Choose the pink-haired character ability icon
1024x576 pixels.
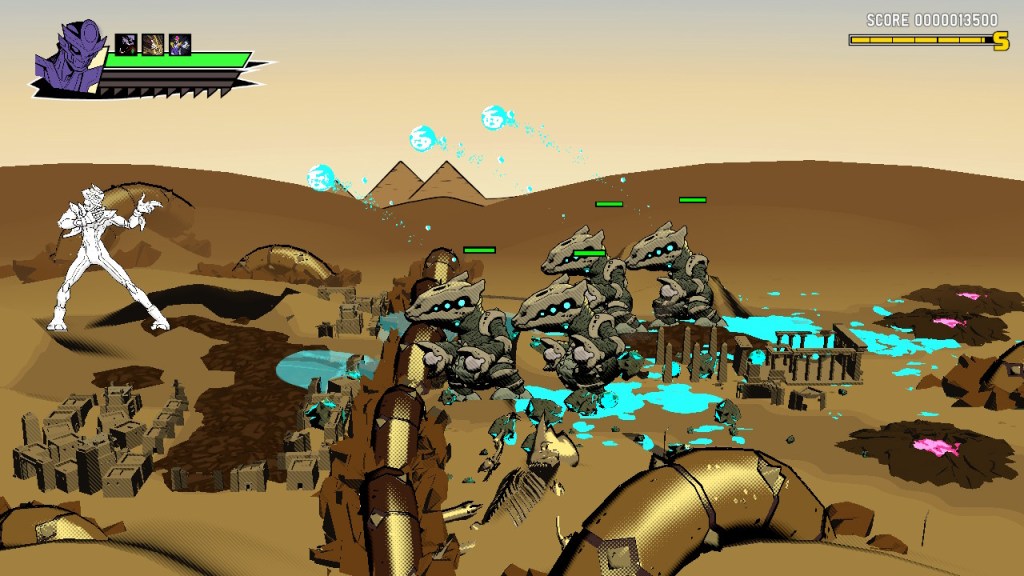[x=180, y=44]
